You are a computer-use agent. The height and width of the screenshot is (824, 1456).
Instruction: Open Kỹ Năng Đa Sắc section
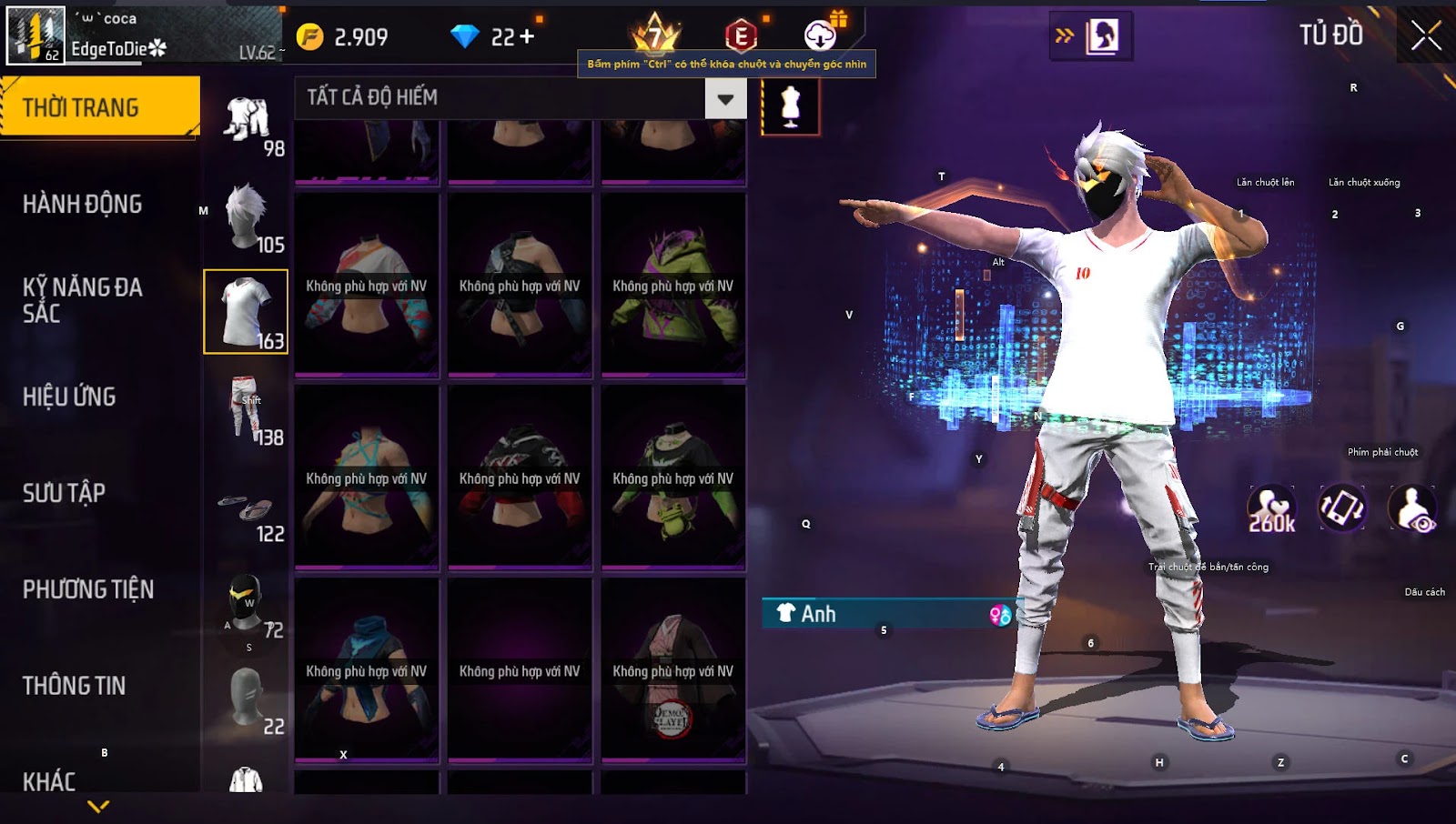(82, 300)
